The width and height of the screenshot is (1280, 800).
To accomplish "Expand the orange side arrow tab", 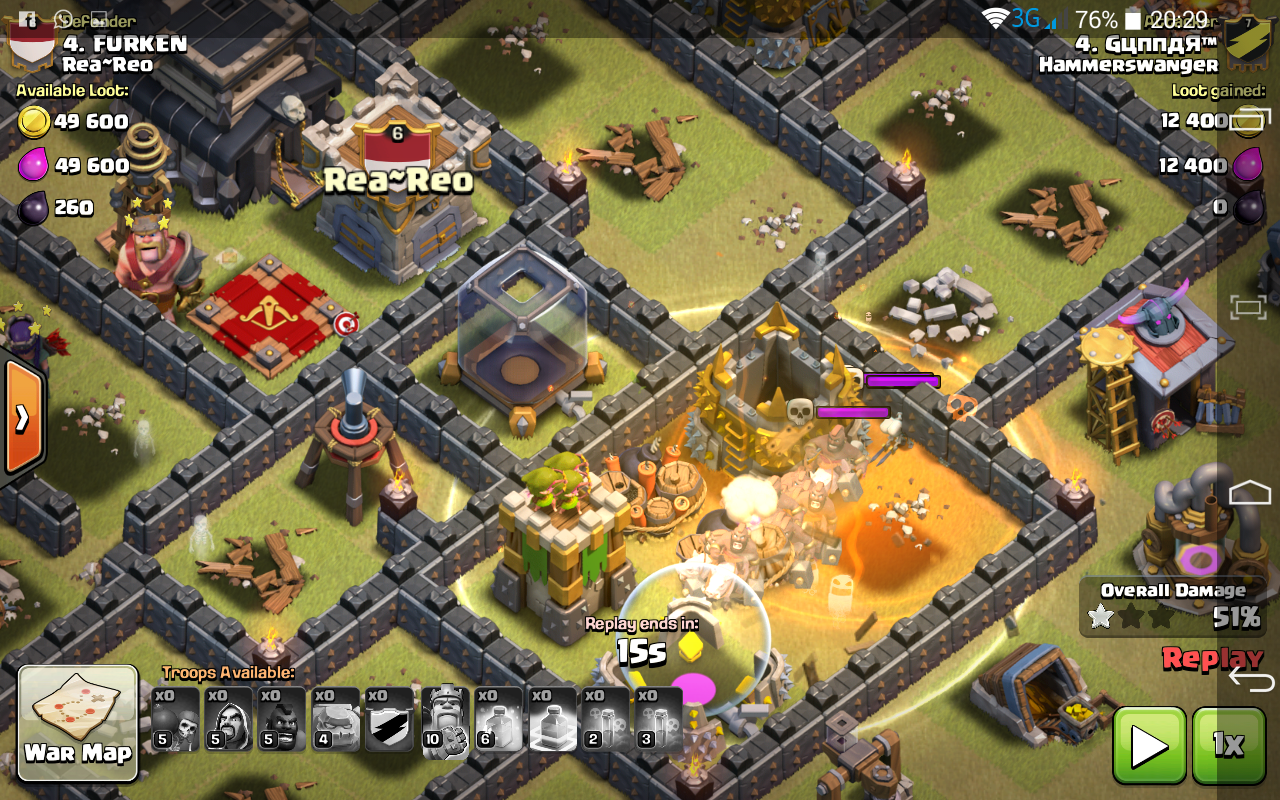I will click(x=21, y=416).
